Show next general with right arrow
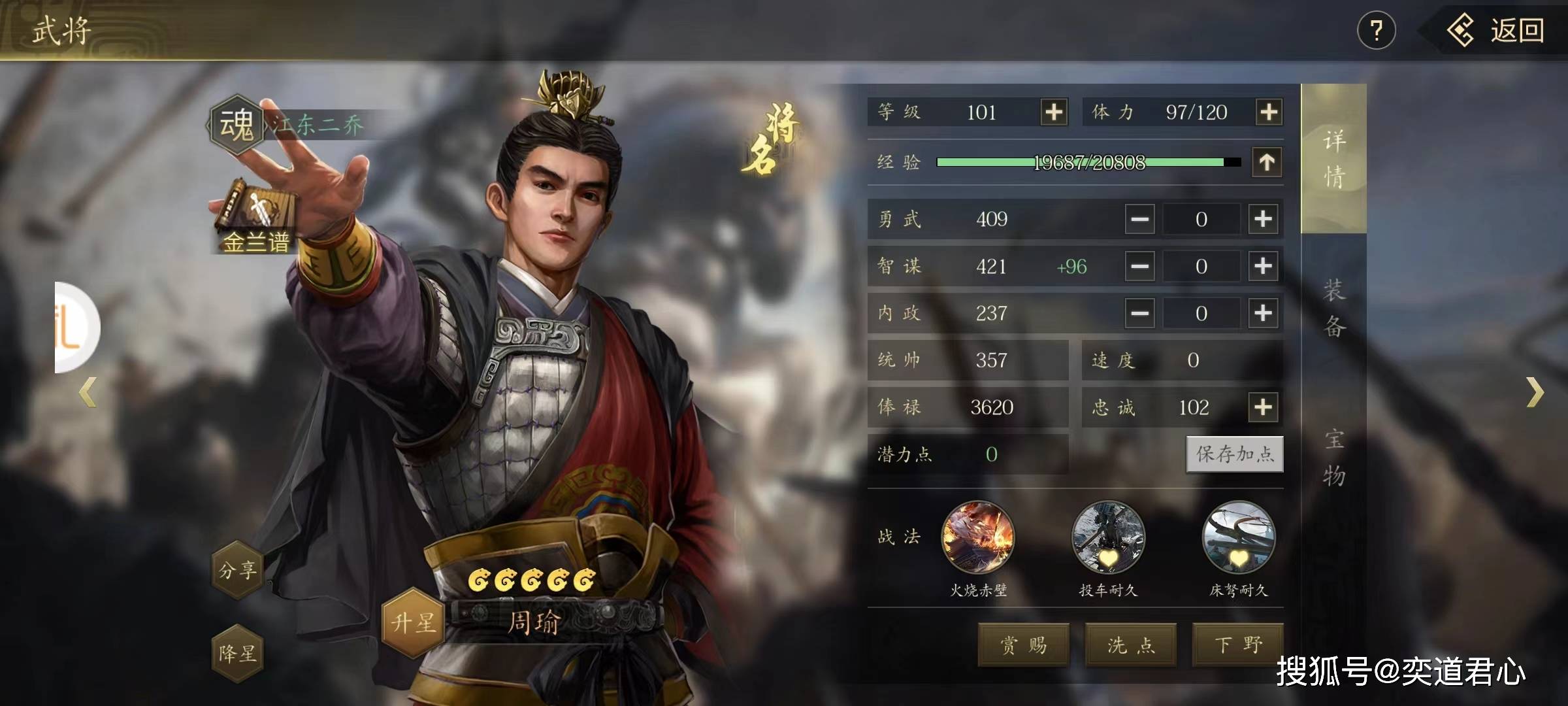 click(x=1535, y=392)
